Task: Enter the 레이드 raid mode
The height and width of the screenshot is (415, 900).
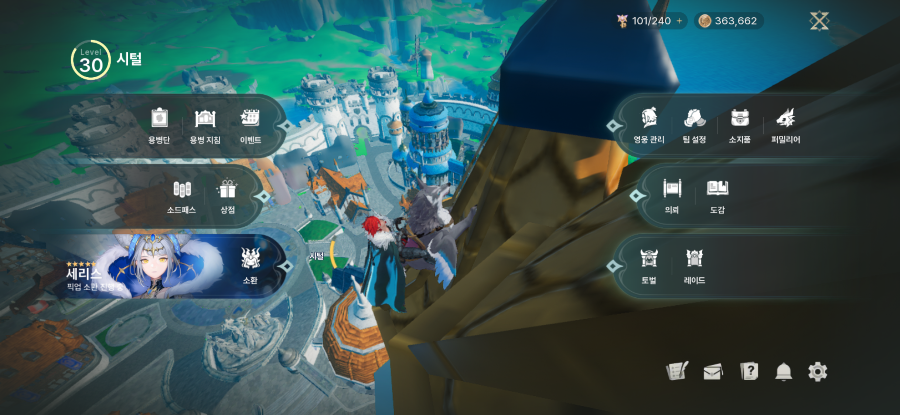Action: click(x=695, y=264)
